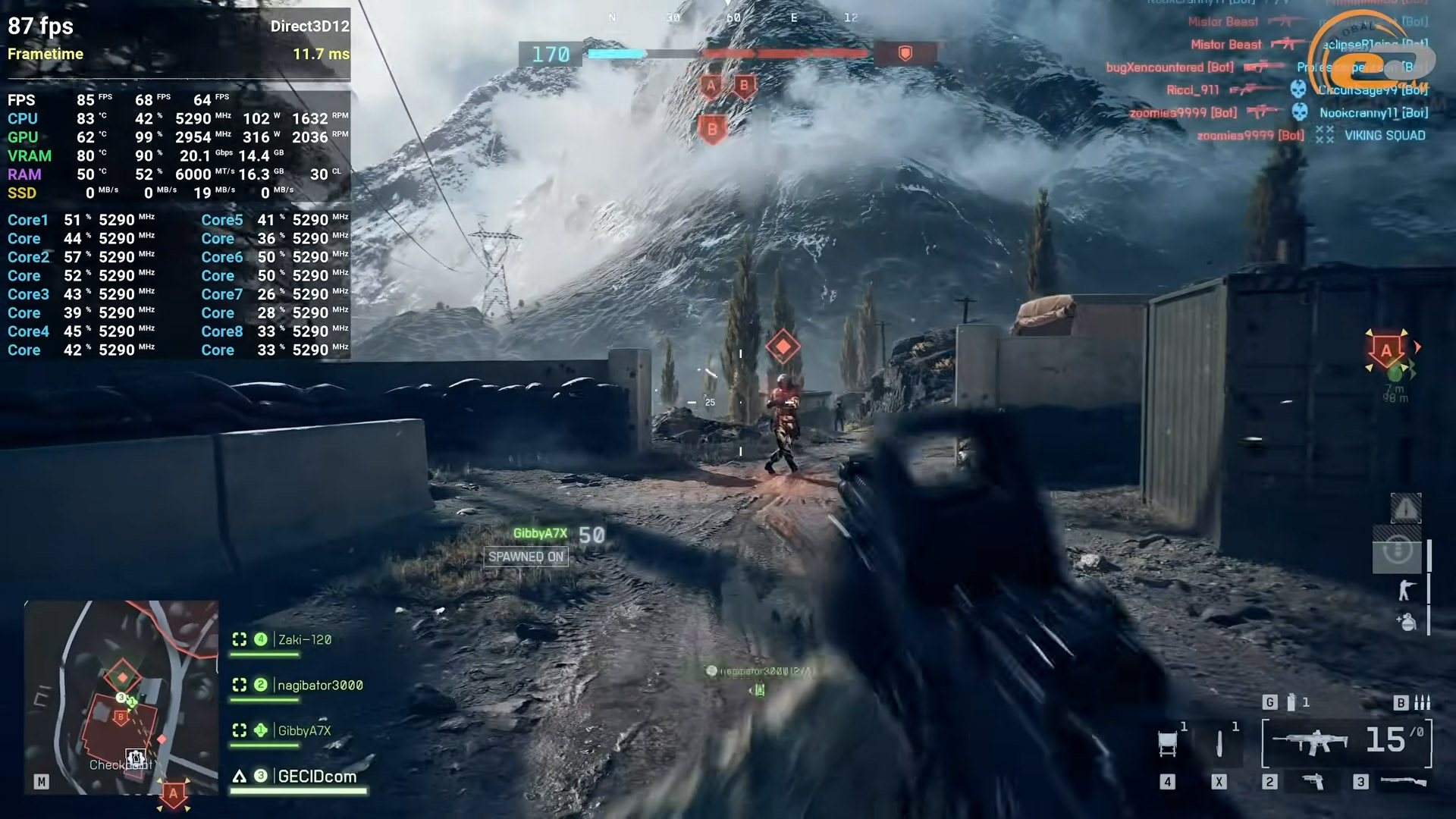Click the VIKING SQUAD kill feed entry

tap(1385, 136)
